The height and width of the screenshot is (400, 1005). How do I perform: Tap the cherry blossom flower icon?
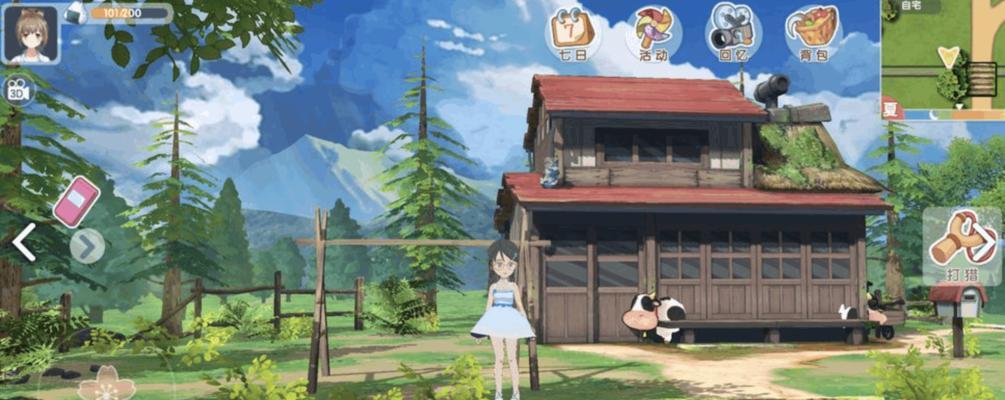[x=107, y=384]
